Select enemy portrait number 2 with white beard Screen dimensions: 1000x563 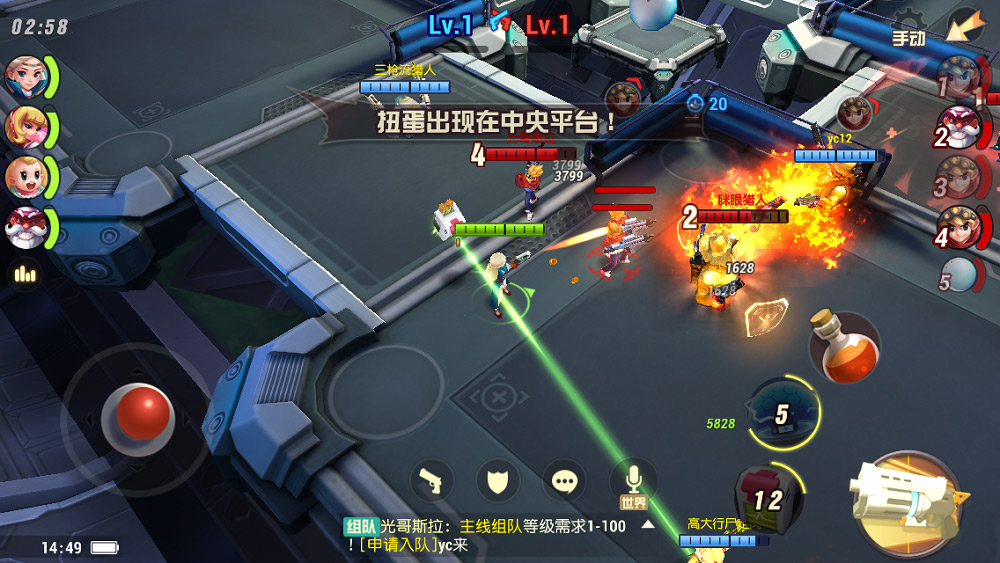click(962, 131)
